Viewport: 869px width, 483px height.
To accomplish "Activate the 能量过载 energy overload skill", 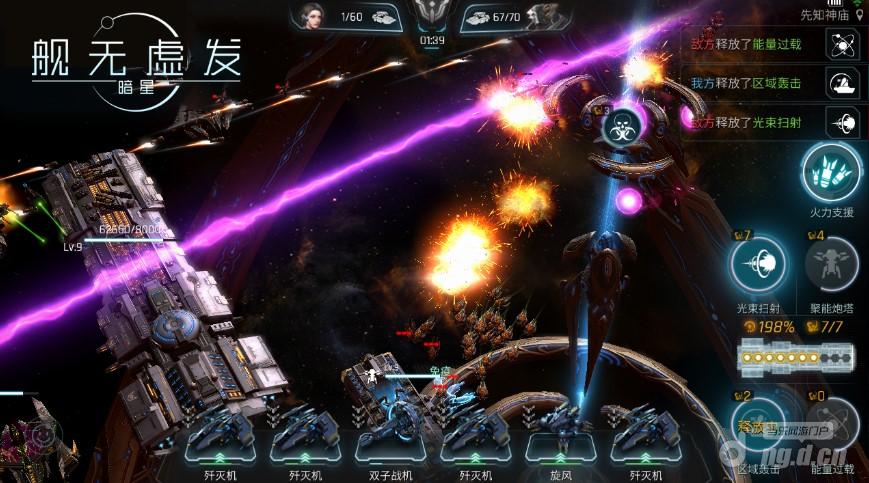I will 832,425.
